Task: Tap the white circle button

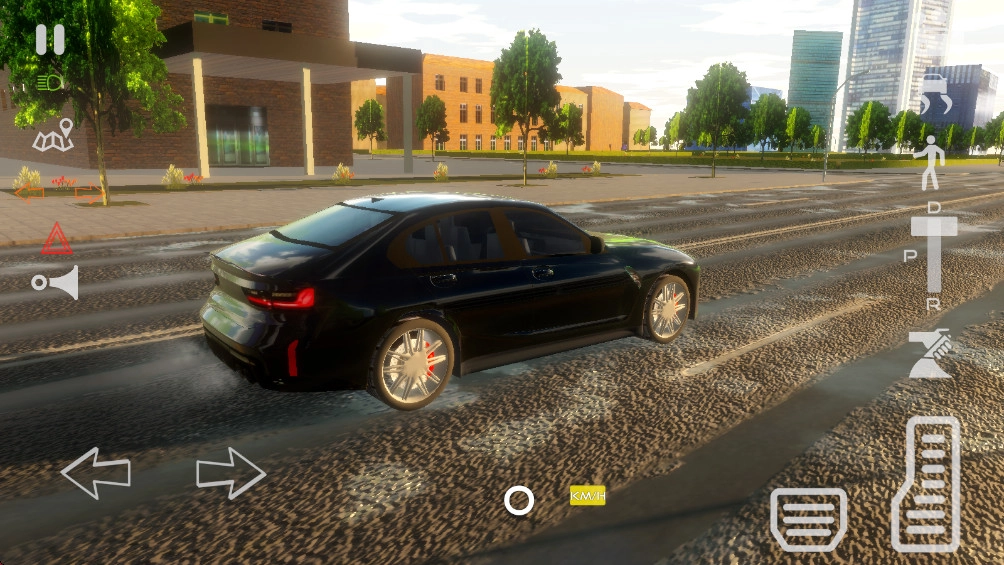Action: pyautogui.click(x=519, y=500)
